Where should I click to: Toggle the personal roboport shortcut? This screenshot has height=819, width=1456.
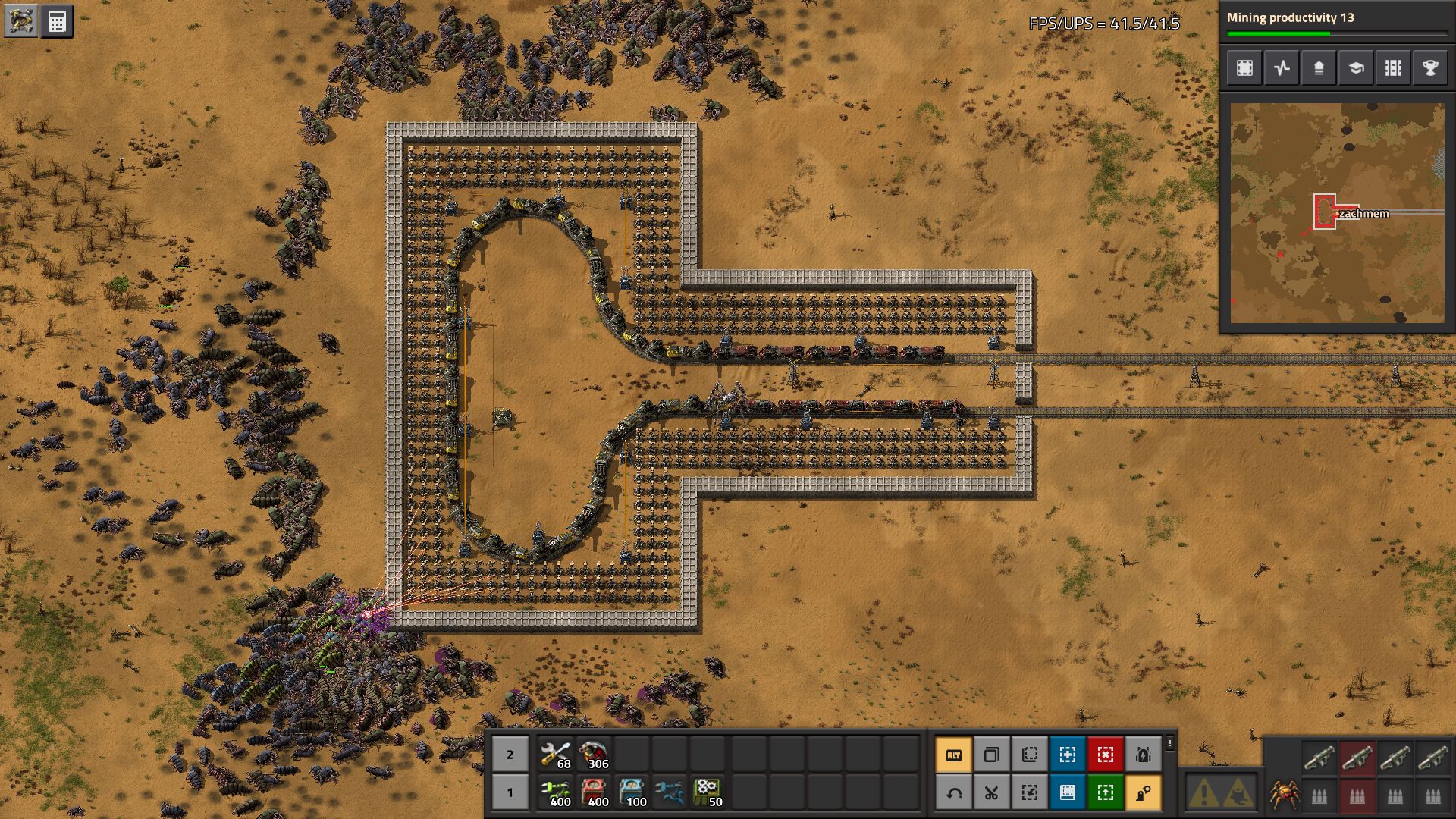(x=1144, y=755)
